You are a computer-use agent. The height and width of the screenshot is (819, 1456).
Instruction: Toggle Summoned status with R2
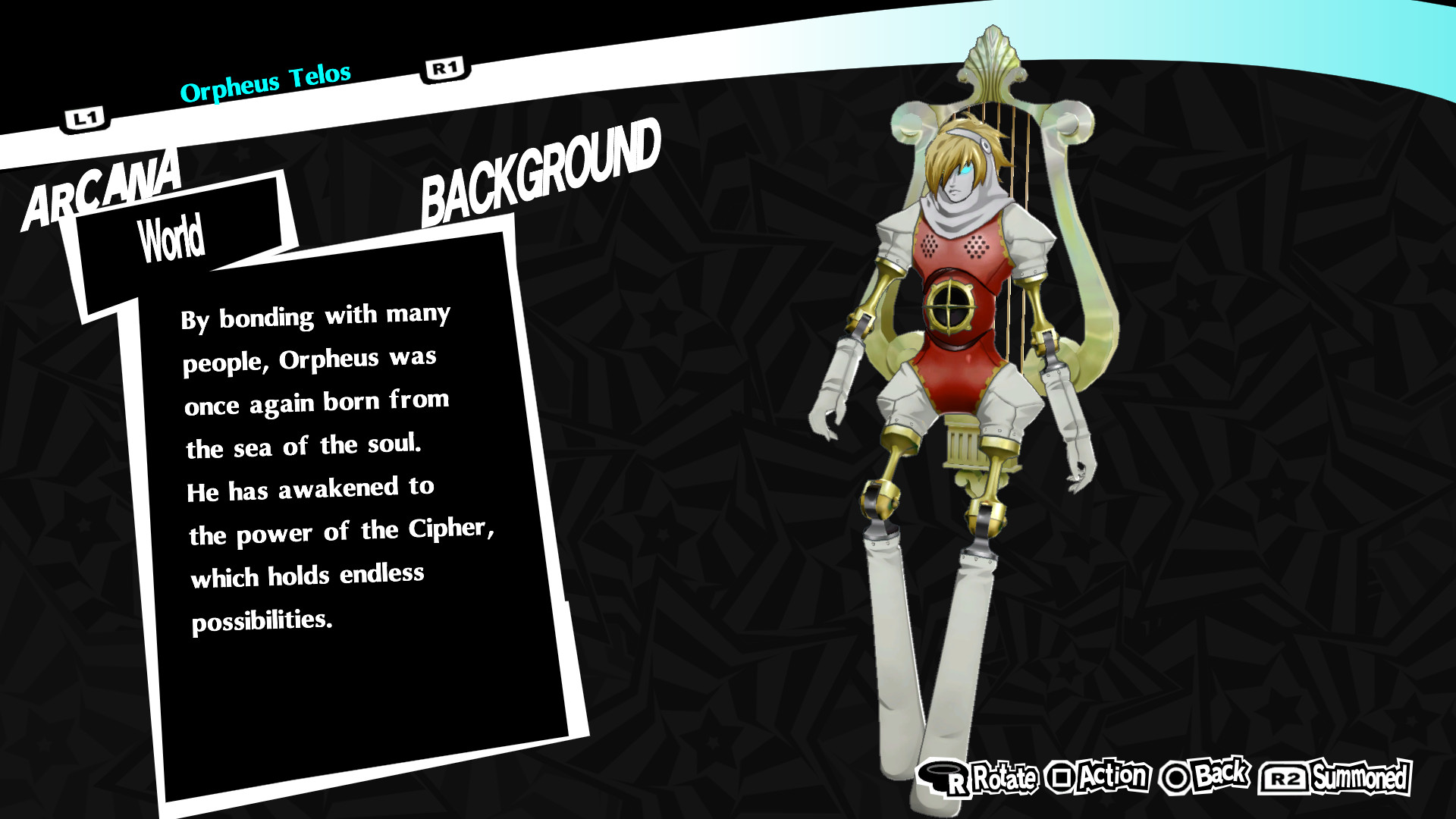[x=1324, y=776]
